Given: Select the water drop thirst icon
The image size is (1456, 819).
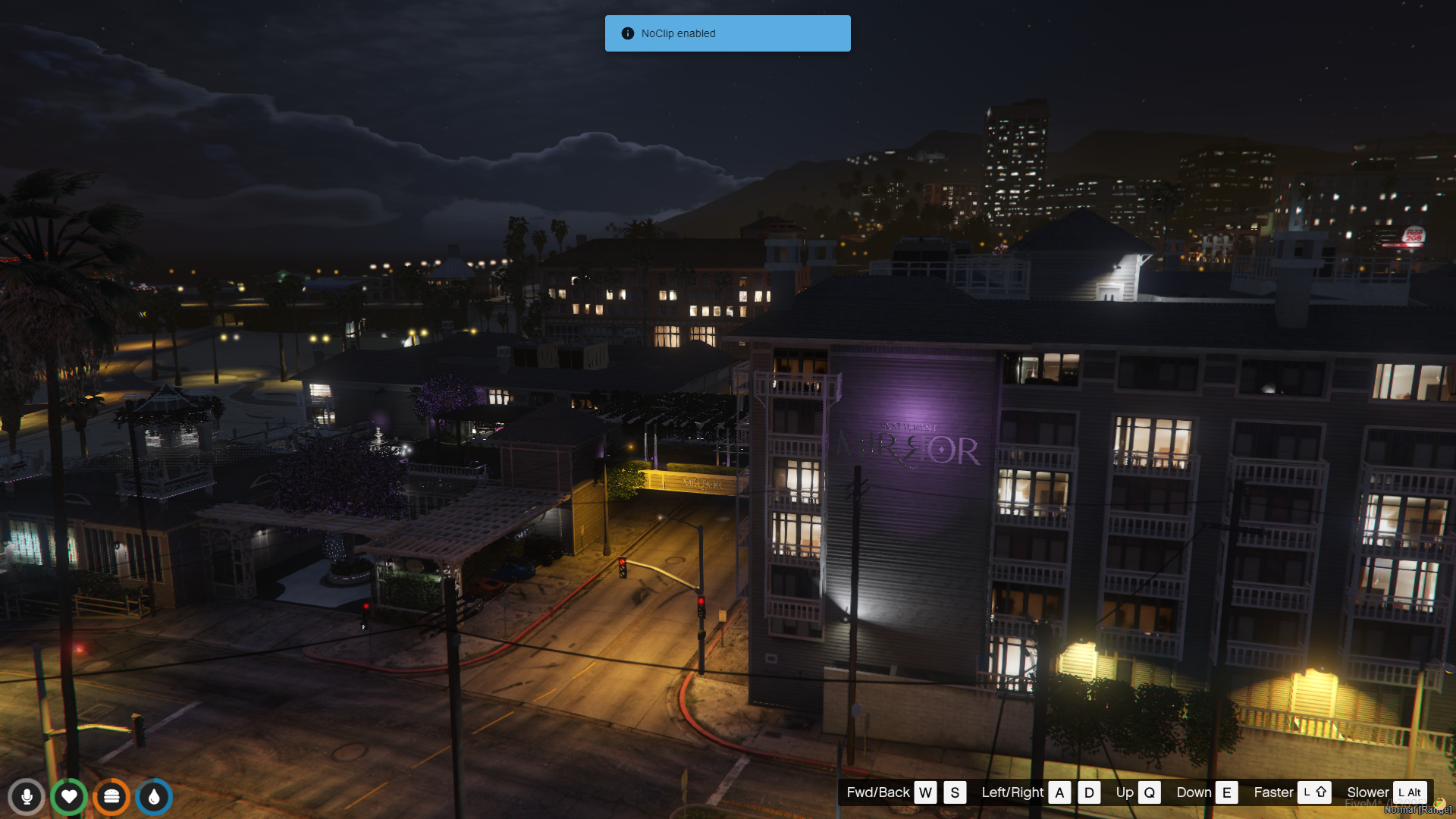Looking at the screenshot, I should (x=154, y=797).
